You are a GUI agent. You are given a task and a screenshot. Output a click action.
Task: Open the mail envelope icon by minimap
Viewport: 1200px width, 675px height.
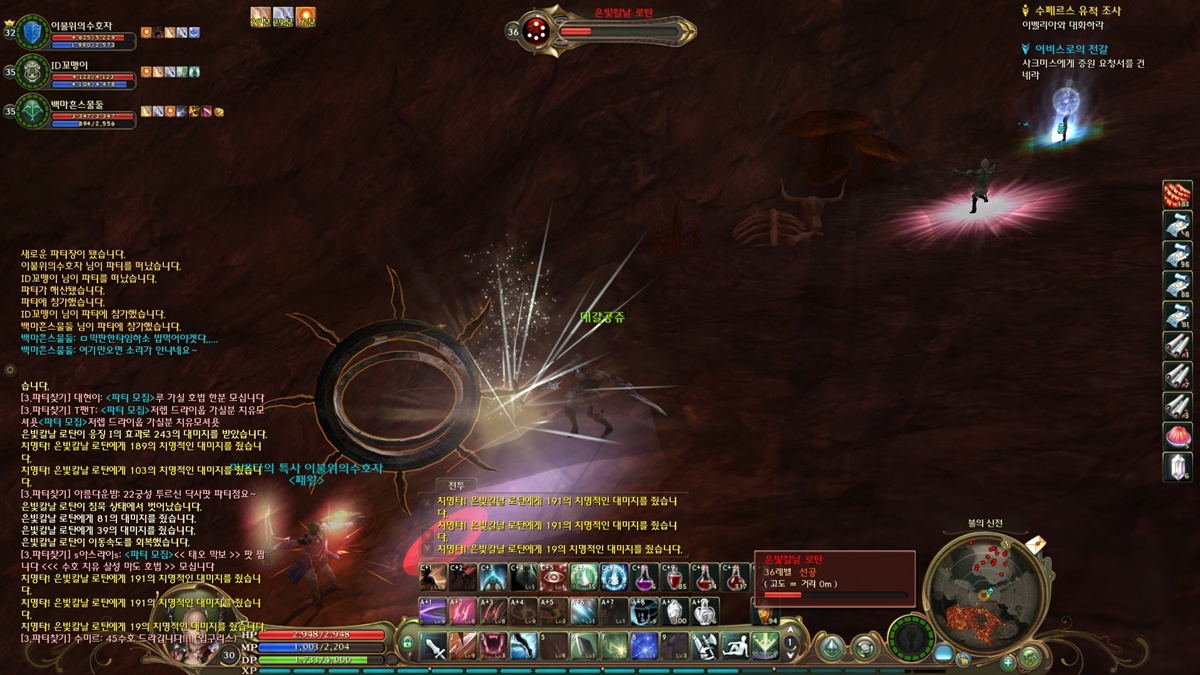click(1036, 543)
